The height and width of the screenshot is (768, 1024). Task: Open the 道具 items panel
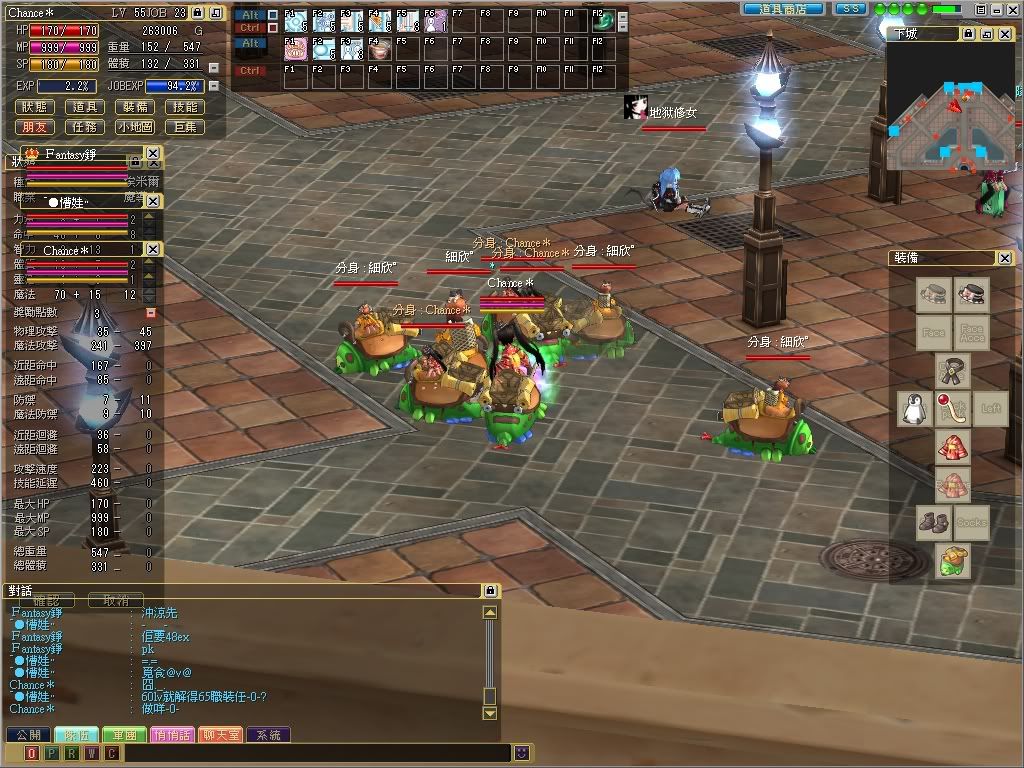coord(86,107)
